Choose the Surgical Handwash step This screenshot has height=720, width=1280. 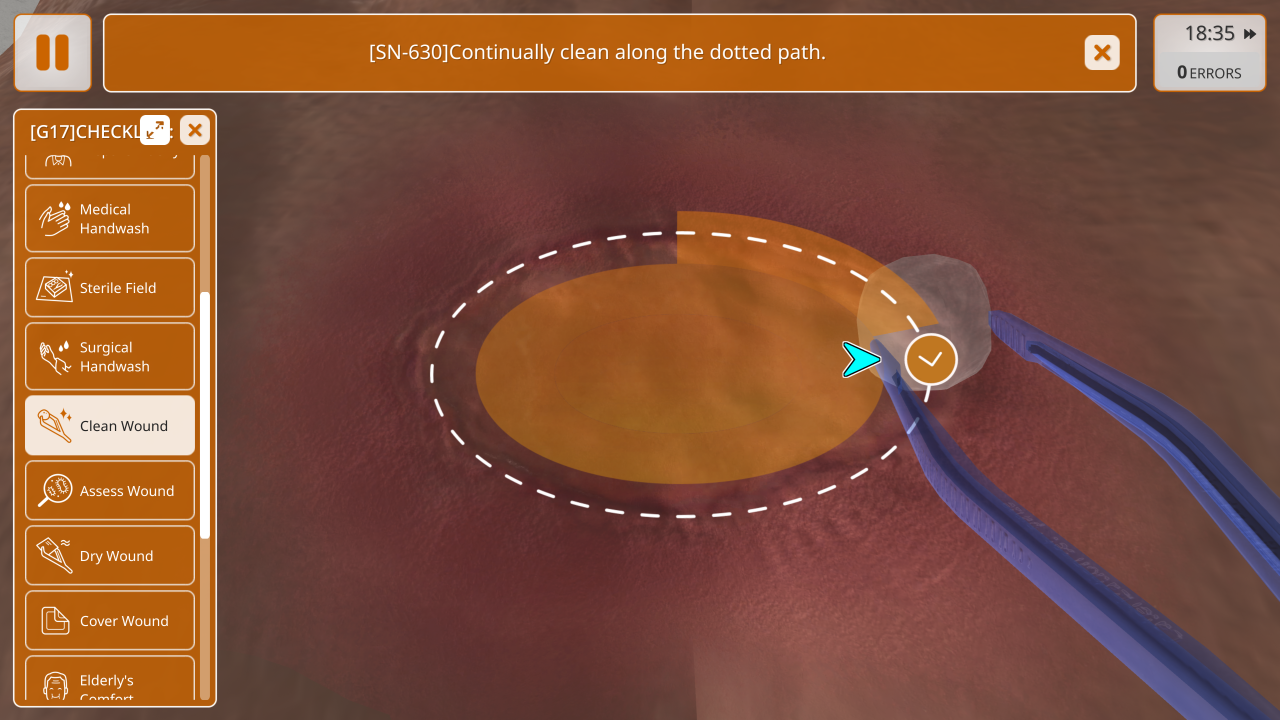click(110, 357)
